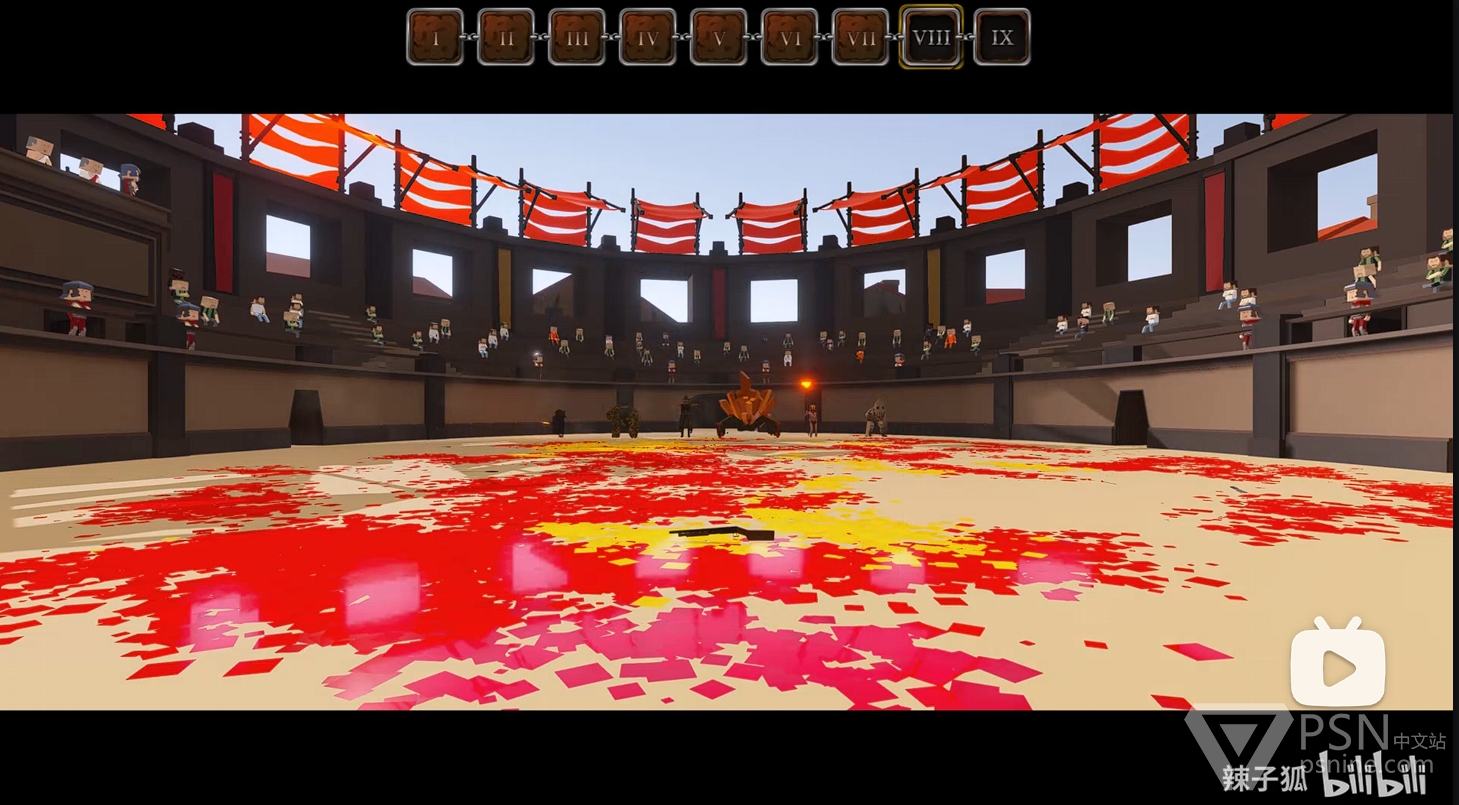The height and width of the screenshot is (805, 1459).
Task: Select the level IV tile
Action: [648, 37]
